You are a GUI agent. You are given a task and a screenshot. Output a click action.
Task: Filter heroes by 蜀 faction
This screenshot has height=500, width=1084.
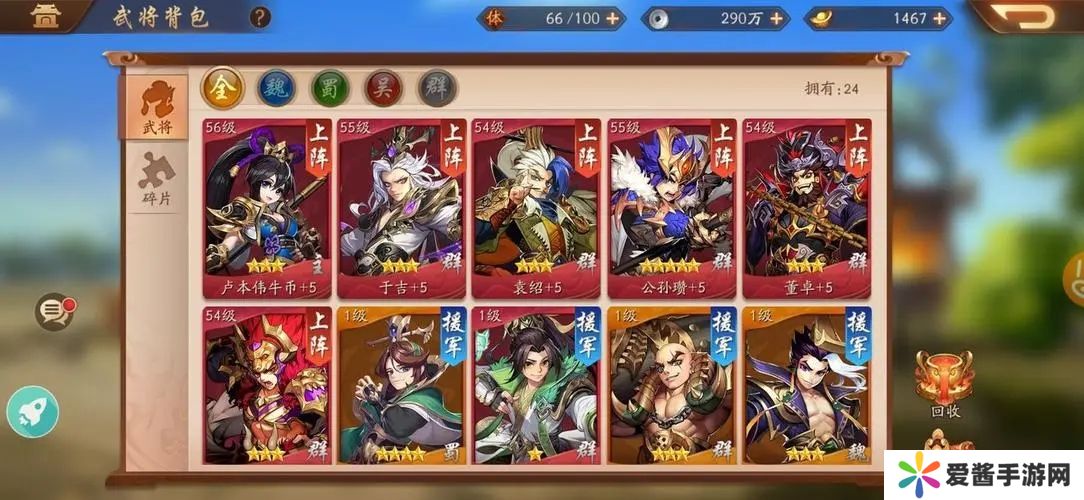[330, 88]
